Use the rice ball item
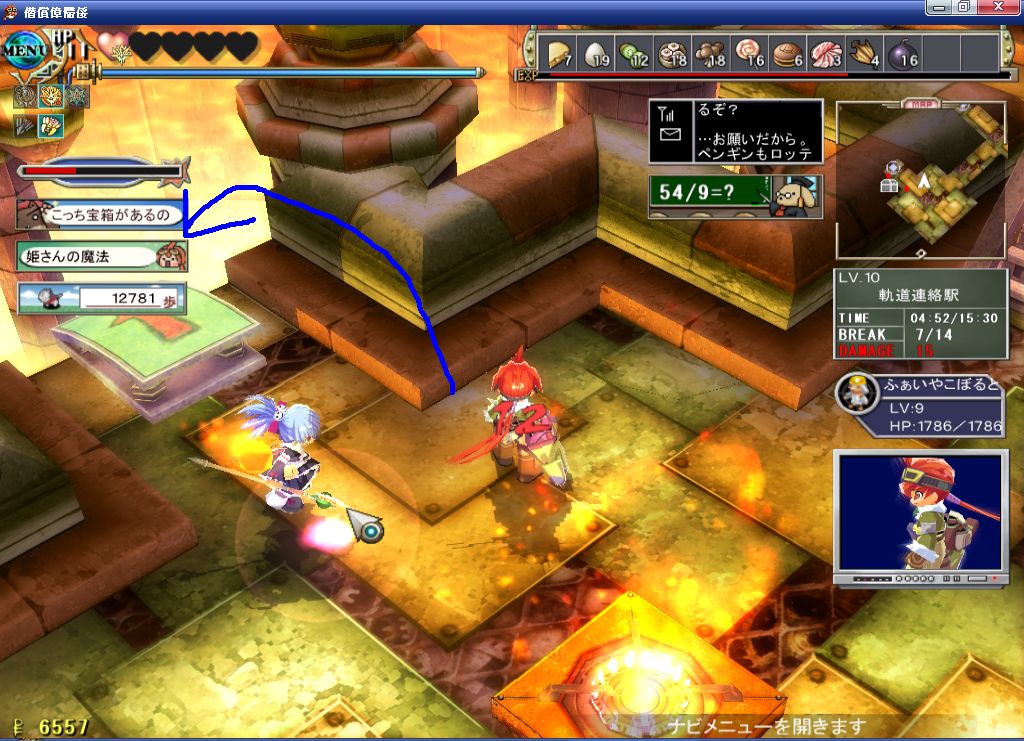The image size is (1024, 741). [595, 52]
